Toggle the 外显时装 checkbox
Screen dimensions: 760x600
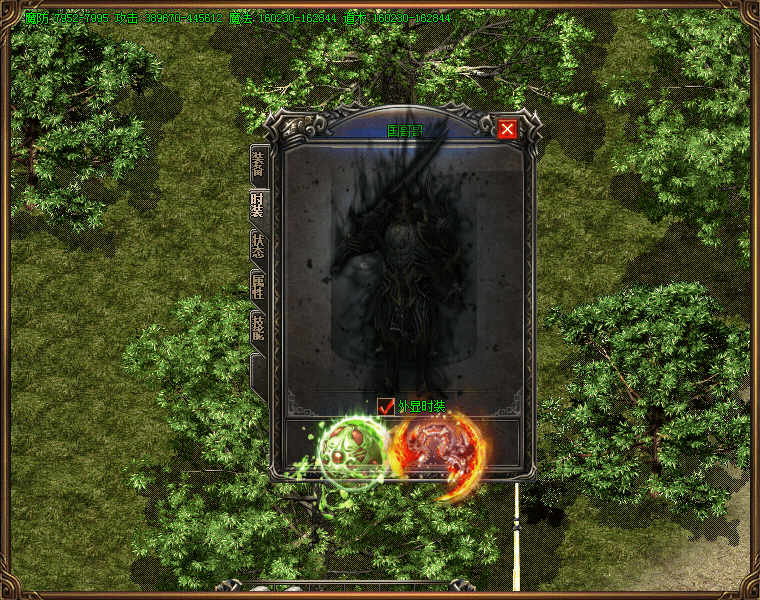pyautogui.click(x=386, y=406)
